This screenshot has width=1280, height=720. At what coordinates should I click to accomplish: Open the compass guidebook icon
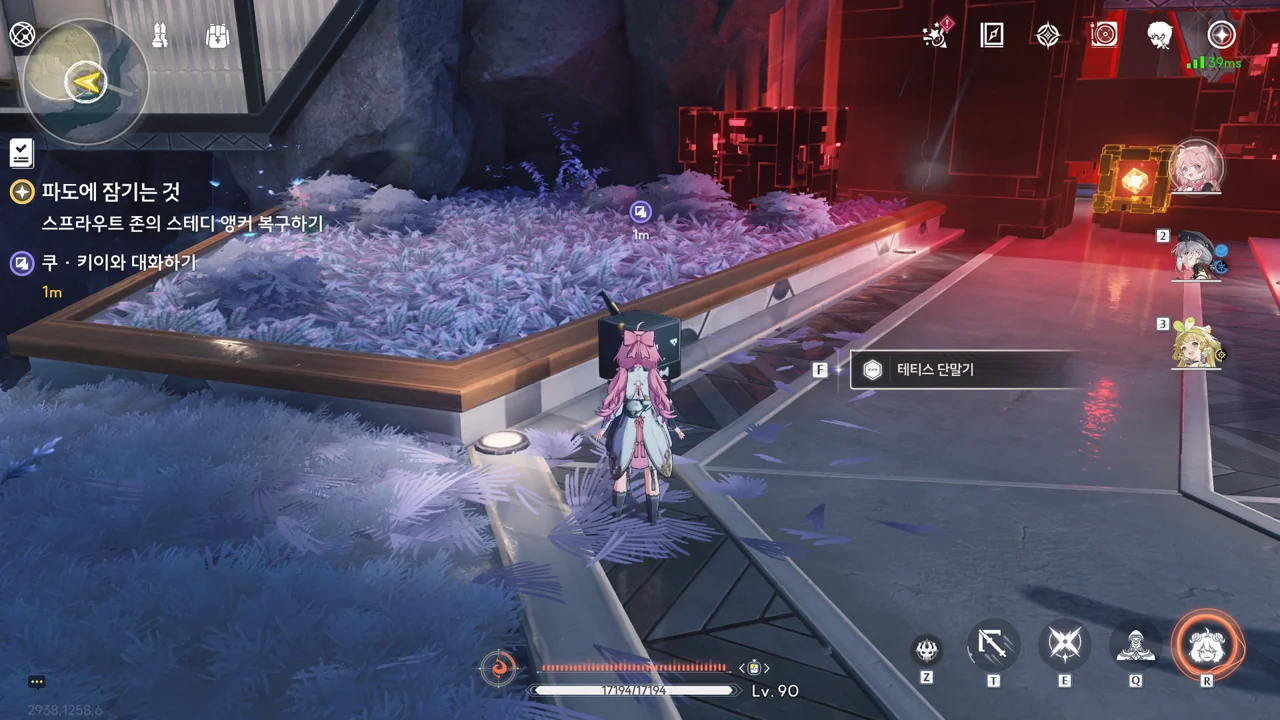point(992,36)
